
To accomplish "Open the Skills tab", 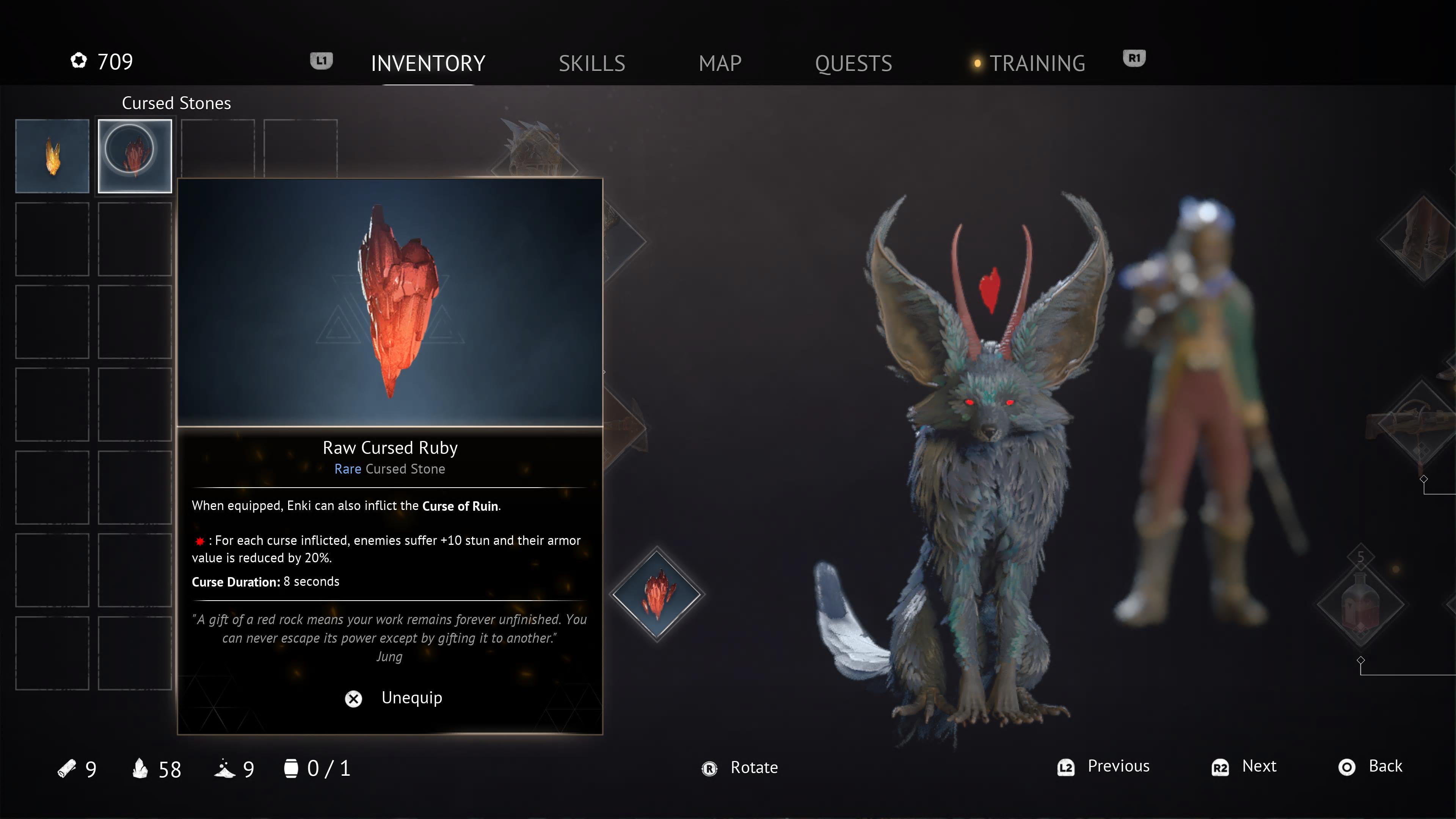I will click(592, 63).
